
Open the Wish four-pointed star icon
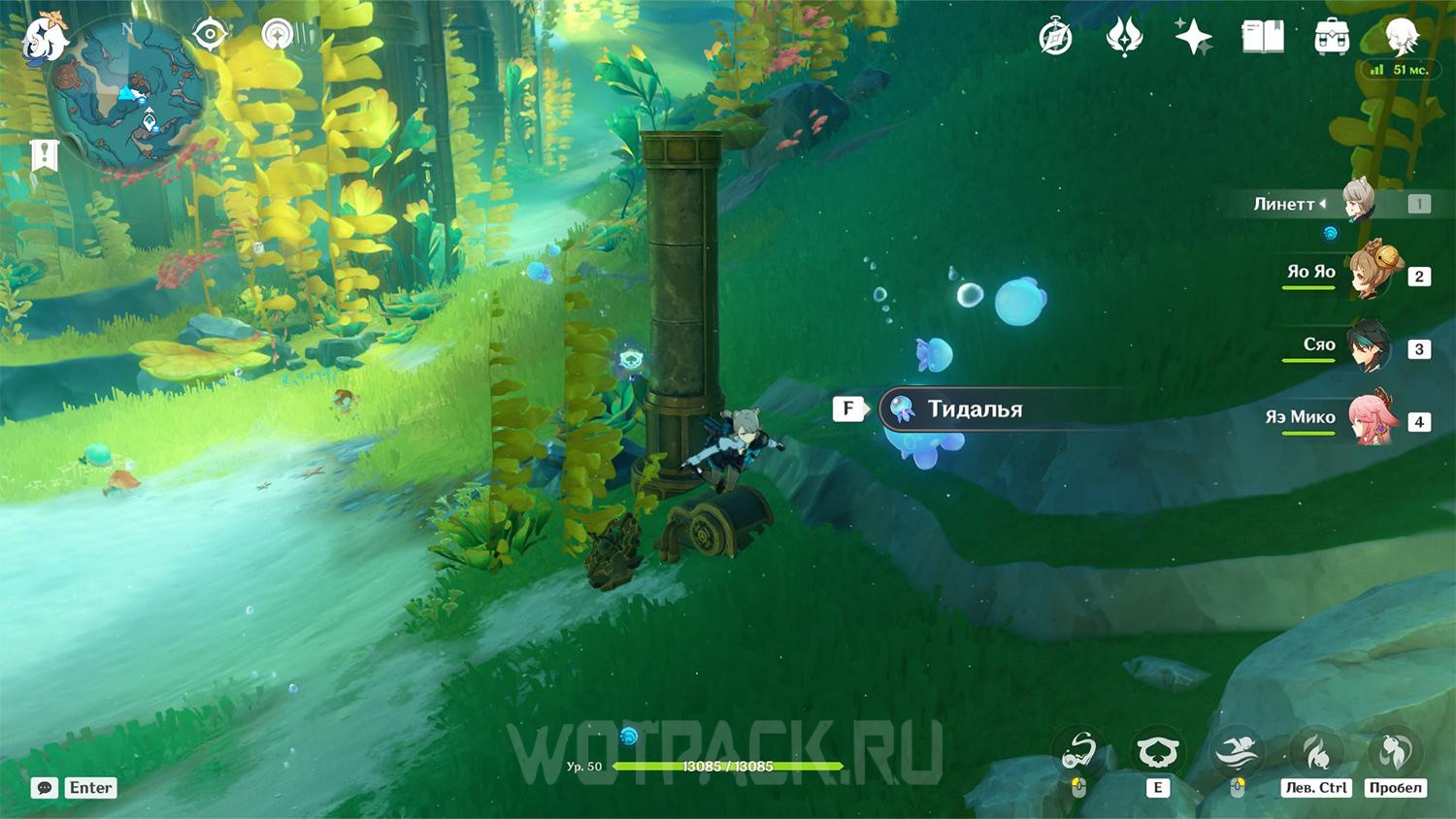click(1193, 38)
